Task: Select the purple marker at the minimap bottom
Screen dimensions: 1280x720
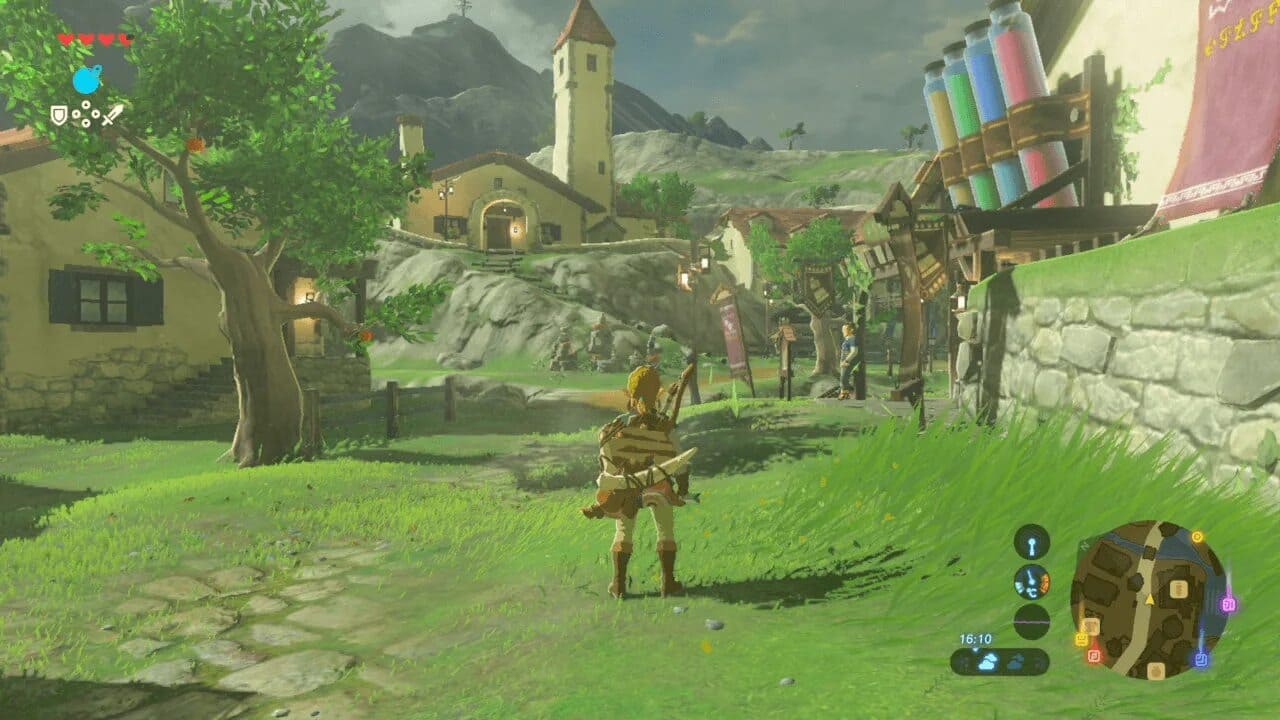Action: pyautogui.click(x=1201, y=657)
